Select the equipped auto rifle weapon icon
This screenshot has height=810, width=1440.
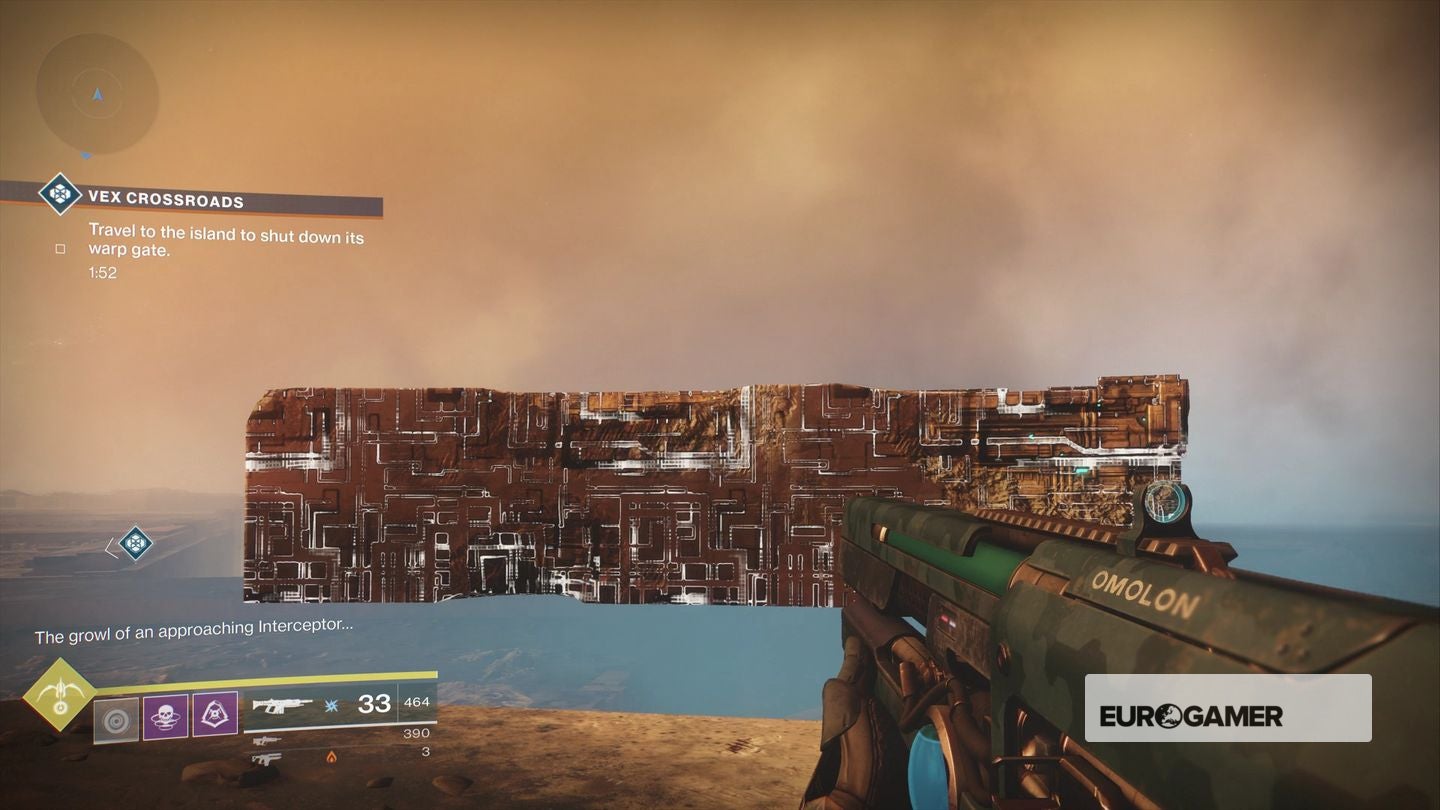coord(284,705)
